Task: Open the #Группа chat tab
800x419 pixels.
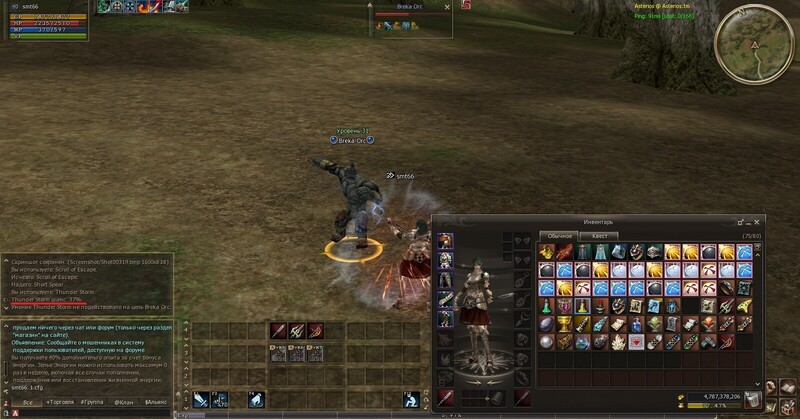Action: click(x=93, y=402)
